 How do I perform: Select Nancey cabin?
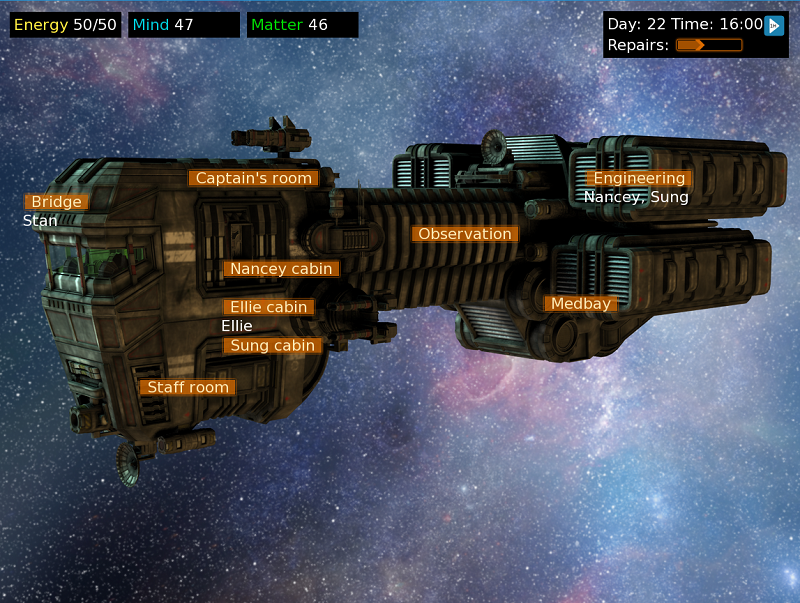pyautogui.click(x=281, y=269)
